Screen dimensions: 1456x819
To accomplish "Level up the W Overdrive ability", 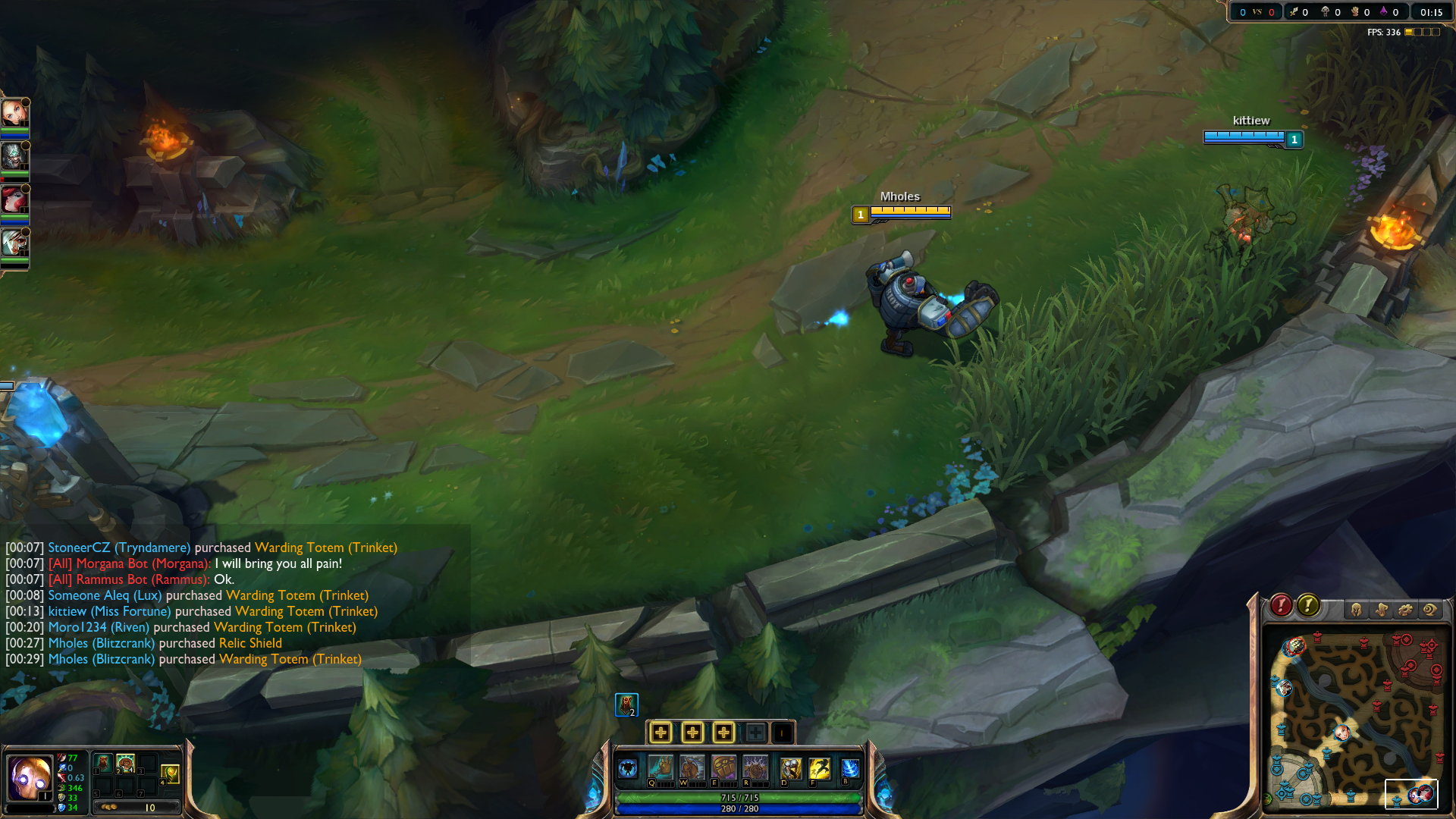I will tap(692, 733).
